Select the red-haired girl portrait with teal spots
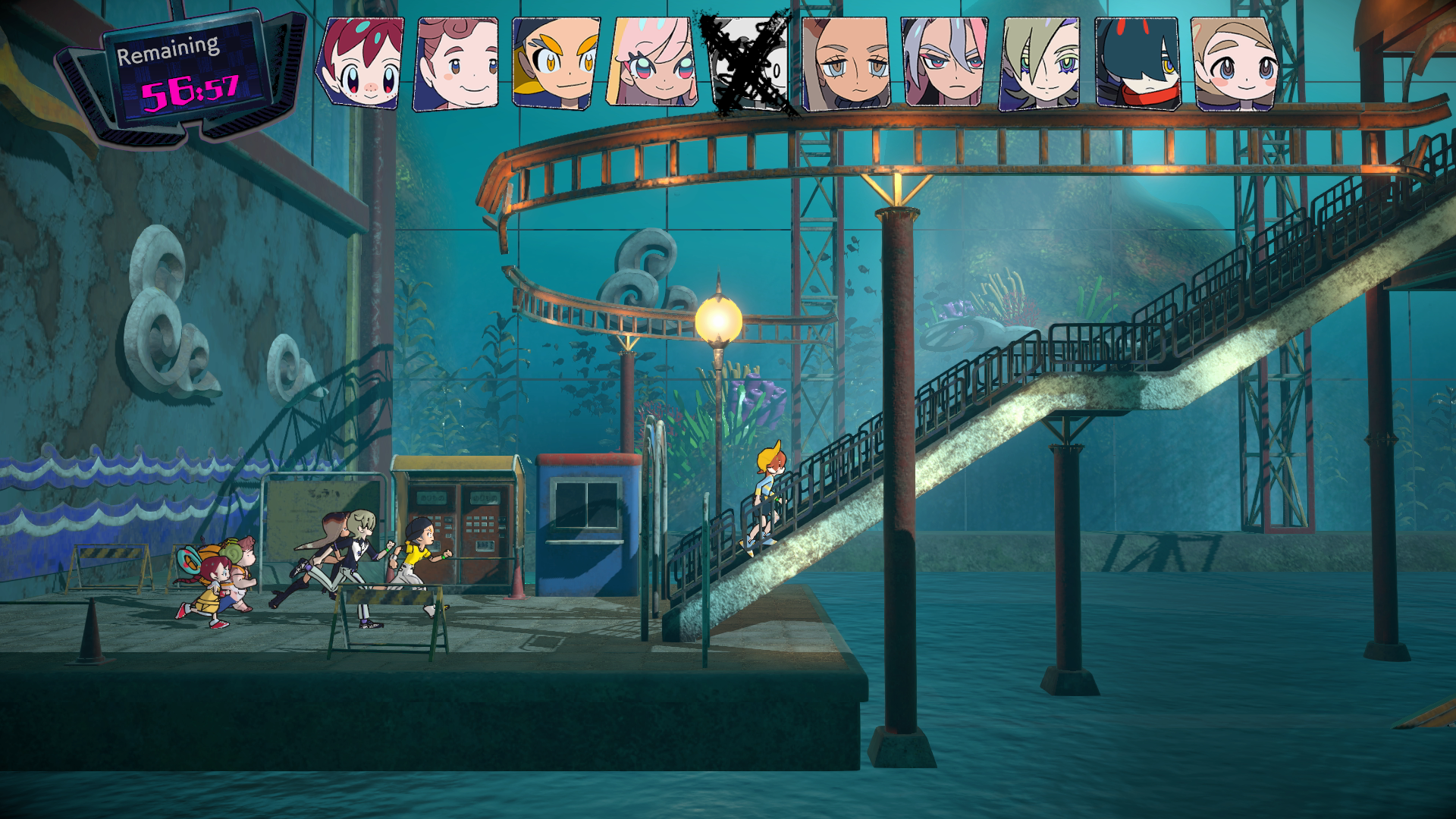 coord(360,64)
